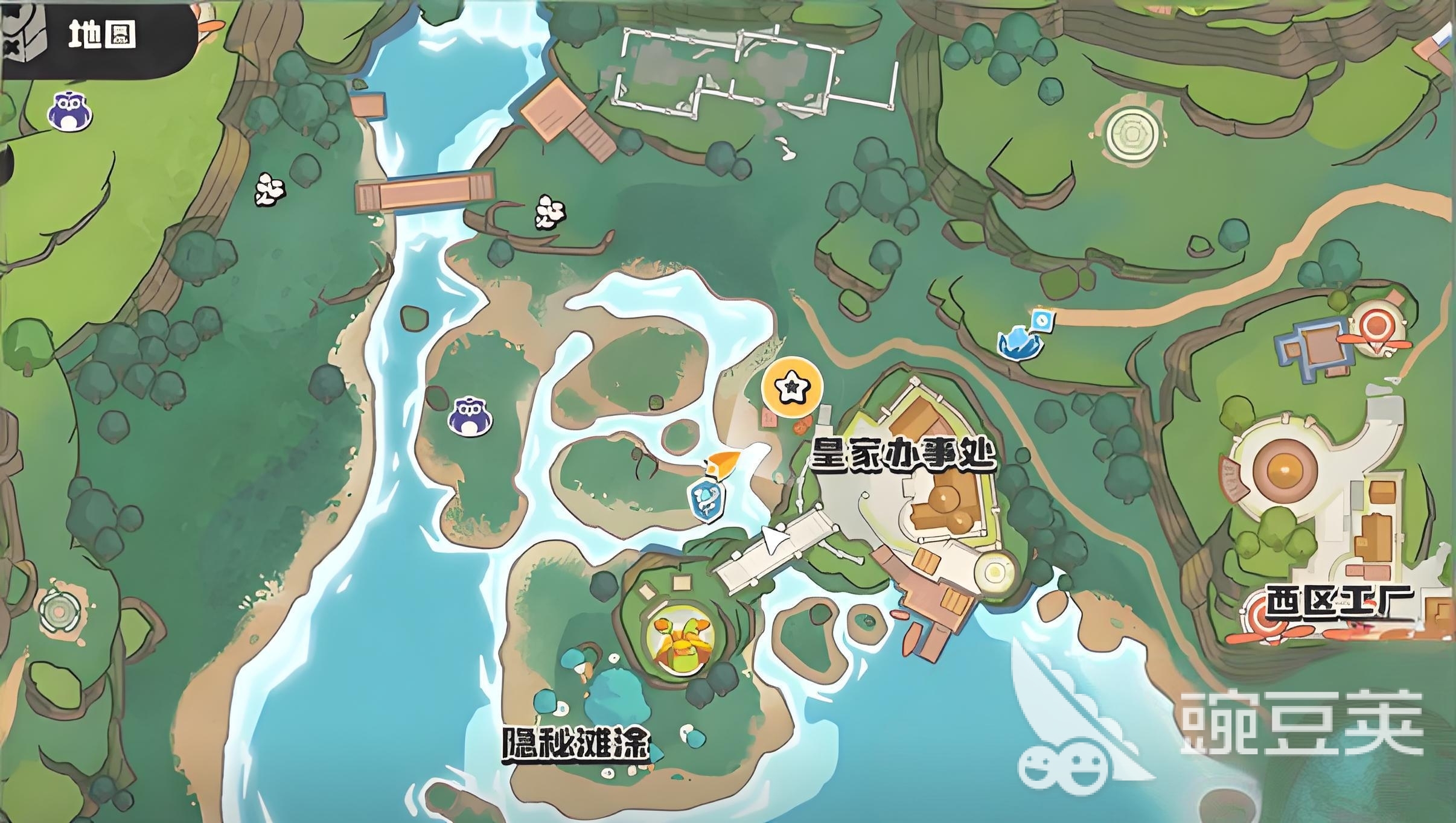Select the white flower marker left of bridge
Screen dimensions: 1456x823
(x=269, y=189)
